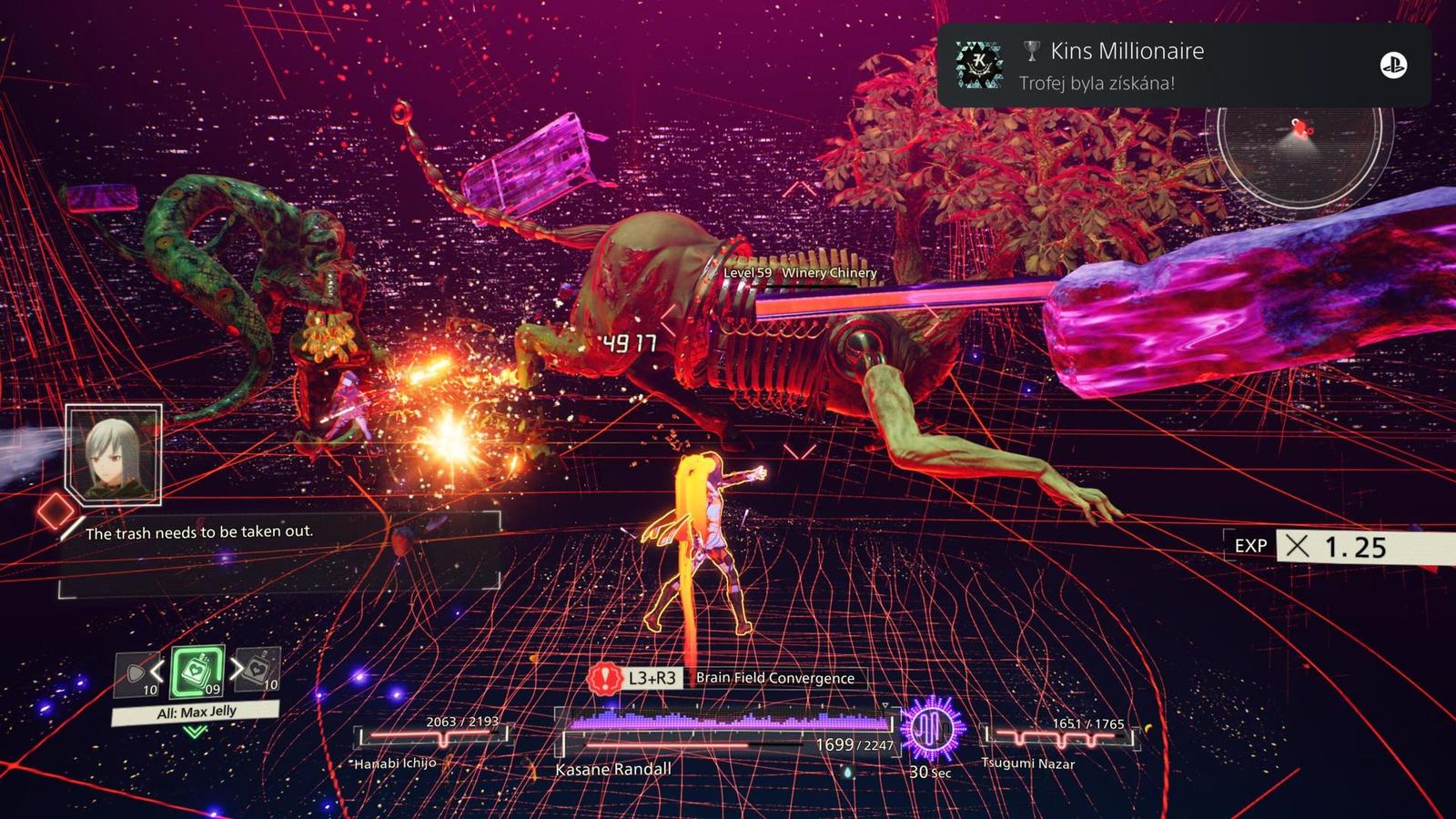Click the gray-haired speaker portrait

(114, 455)
